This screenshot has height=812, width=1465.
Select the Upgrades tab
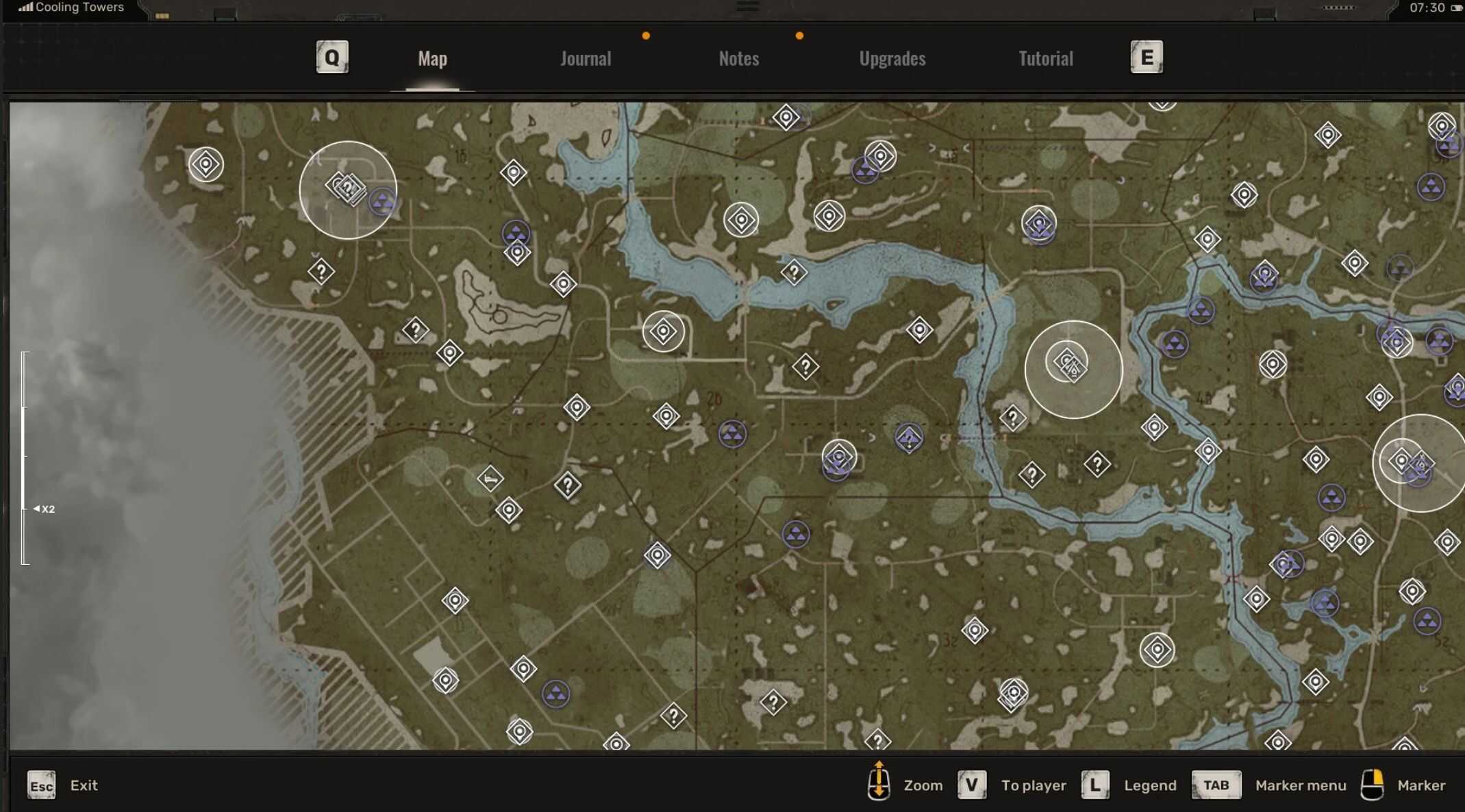pyautogui.click(x=892, y=59)
